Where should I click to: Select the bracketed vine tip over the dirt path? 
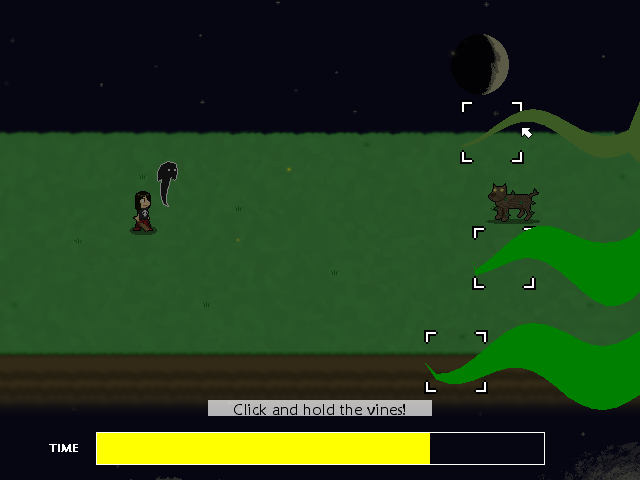(456, 361)
